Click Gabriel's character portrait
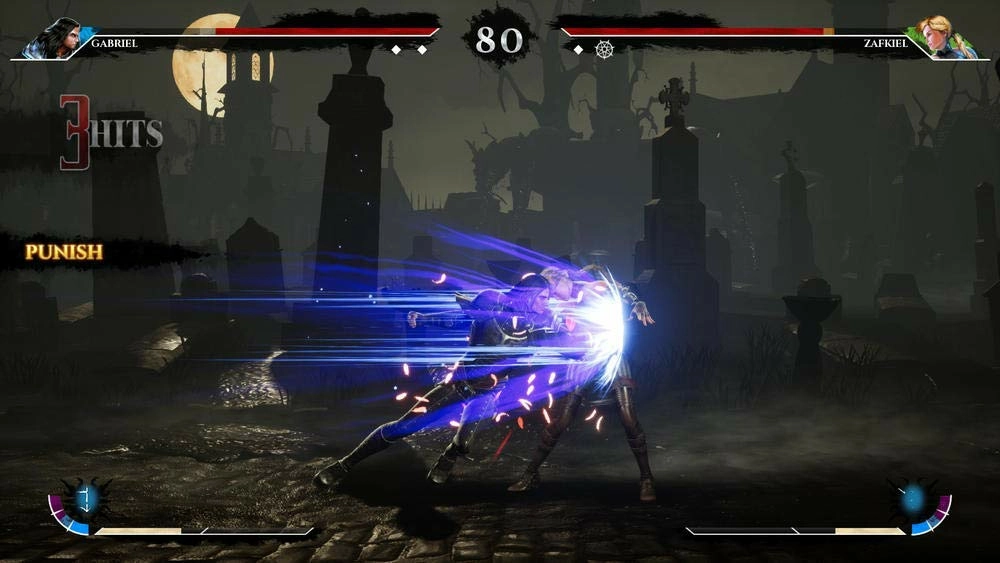 click(x=52, y=38)
